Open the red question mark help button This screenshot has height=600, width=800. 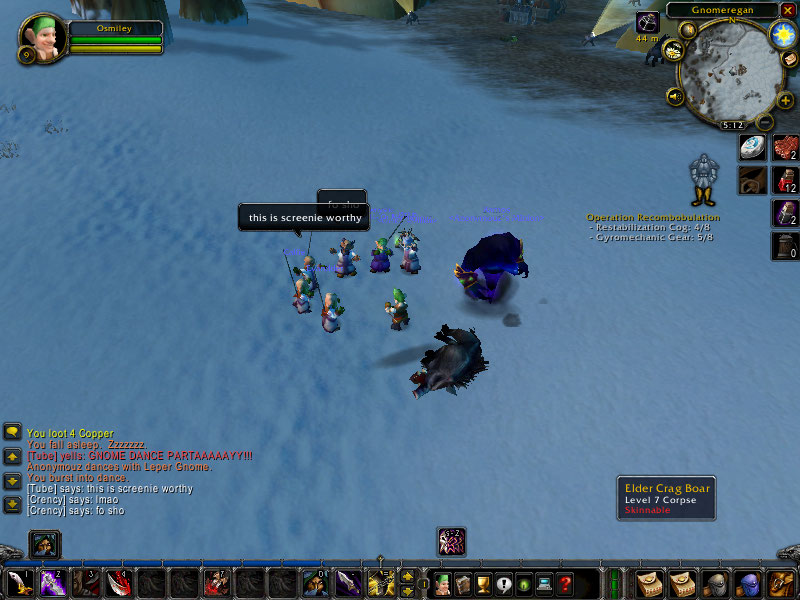(x=565, y=584)
